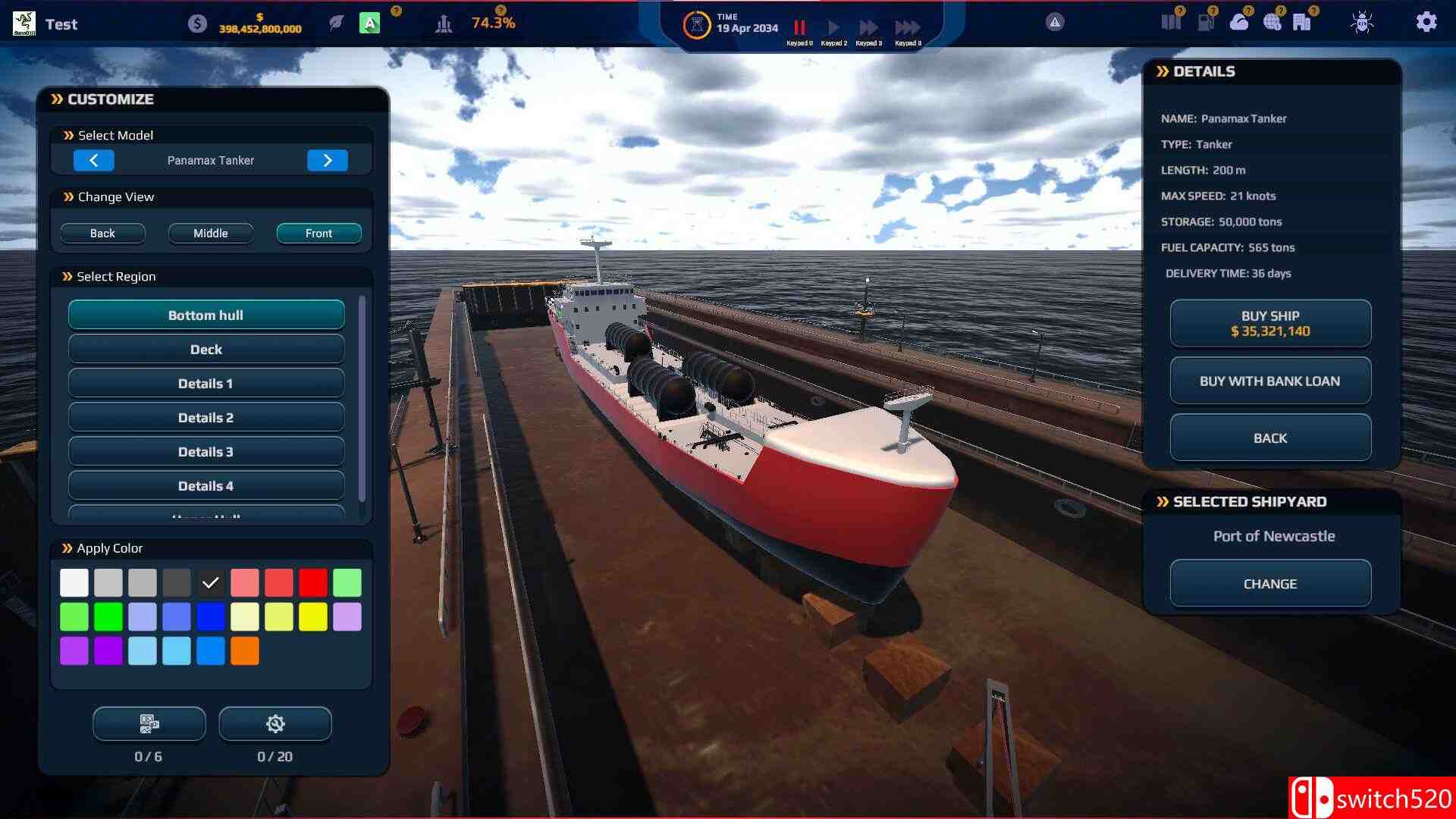Open the parts customization wrench icon showing 0/20
The image size is (1456, 819).
click(275, 723)
